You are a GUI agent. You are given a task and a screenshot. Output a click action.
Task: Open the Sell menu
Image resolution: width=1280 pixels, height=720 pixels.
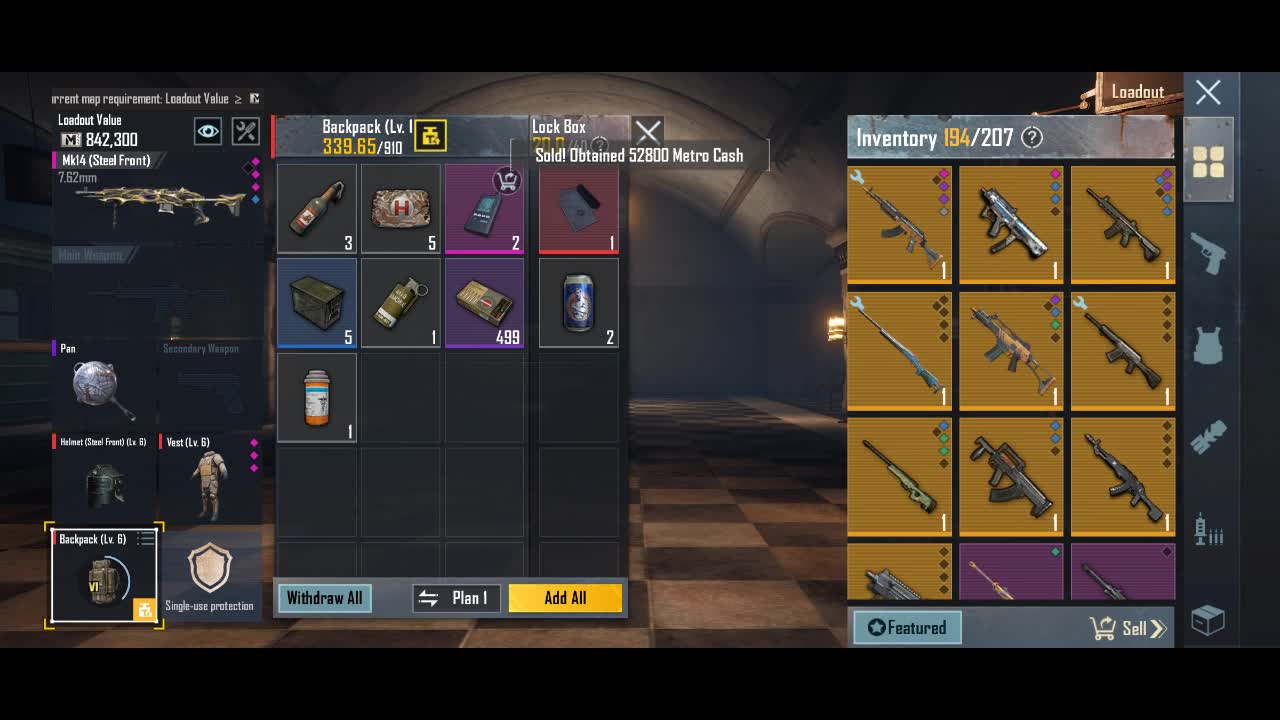pyautogui.click(x=1127, y=628)
